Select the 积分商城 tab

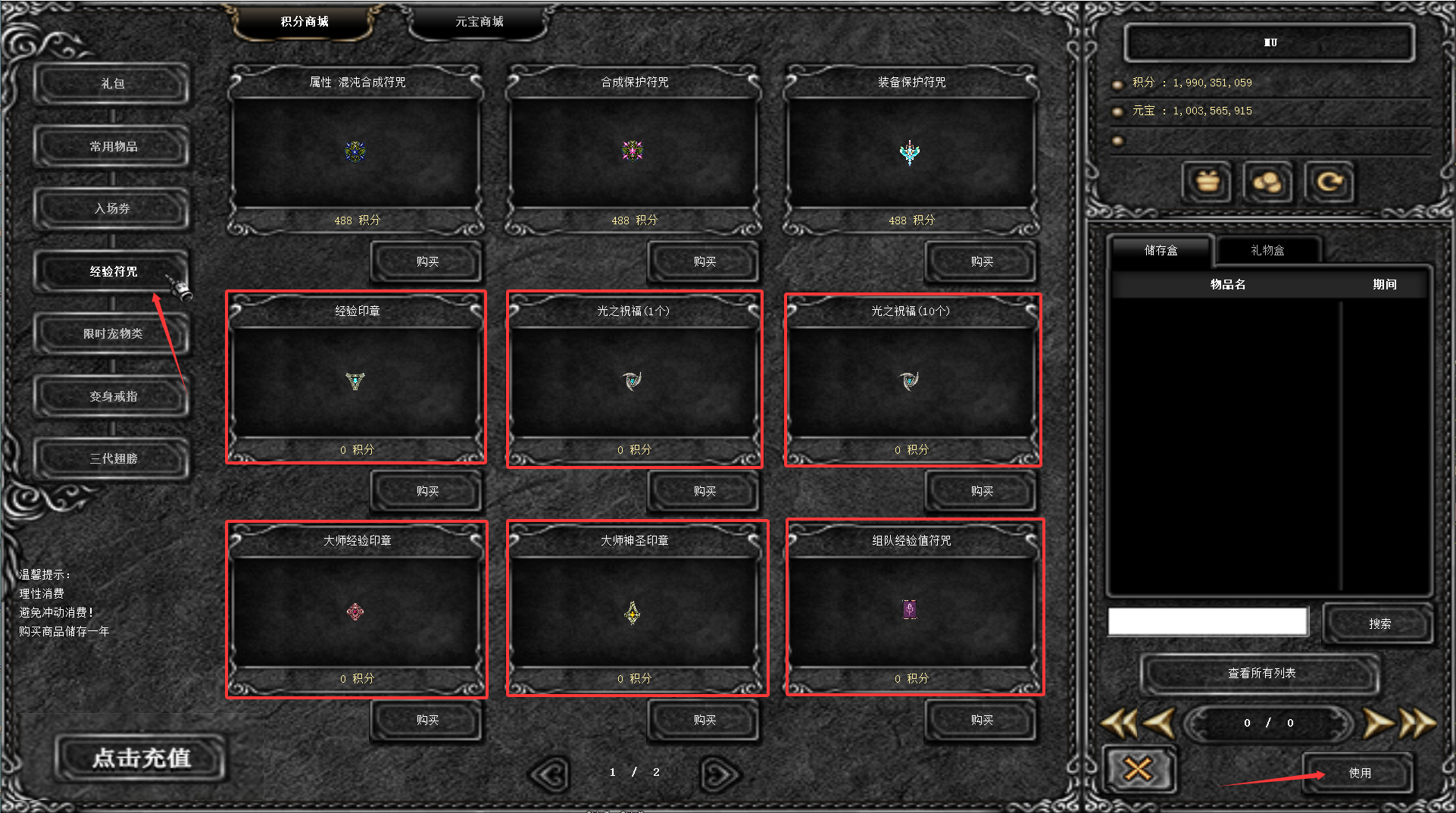pyautogui.click(x=305, y=22)
